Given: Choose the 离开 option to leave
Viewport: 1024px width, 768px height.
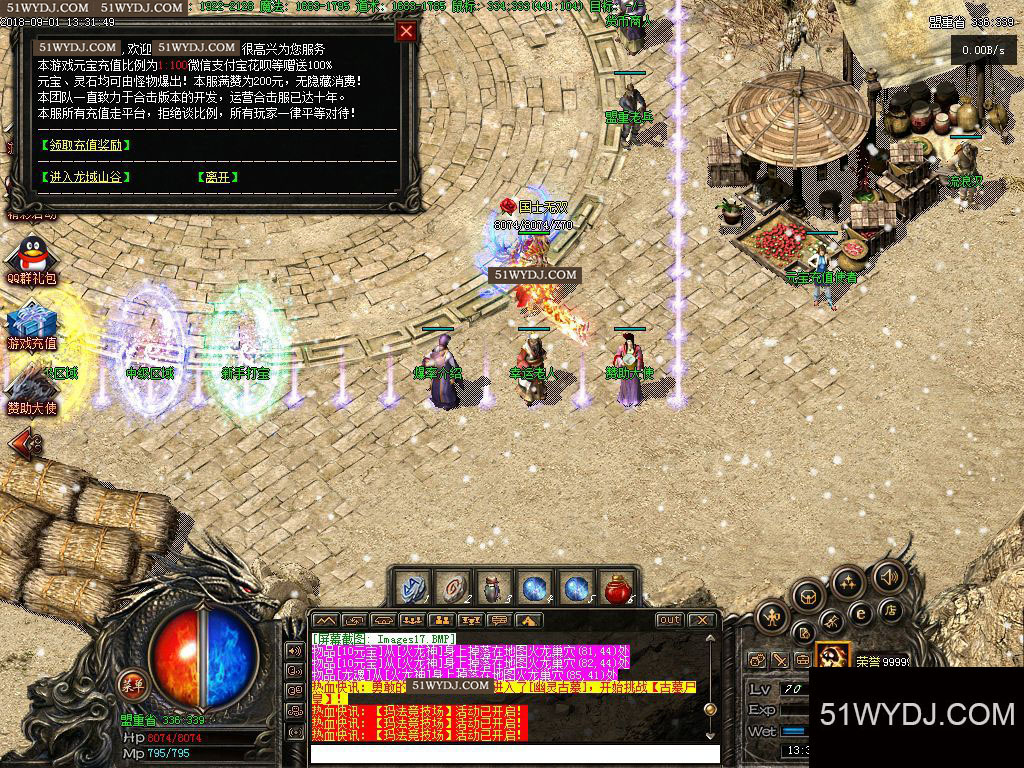Looking at the screenshot, I should coord(217,177).
